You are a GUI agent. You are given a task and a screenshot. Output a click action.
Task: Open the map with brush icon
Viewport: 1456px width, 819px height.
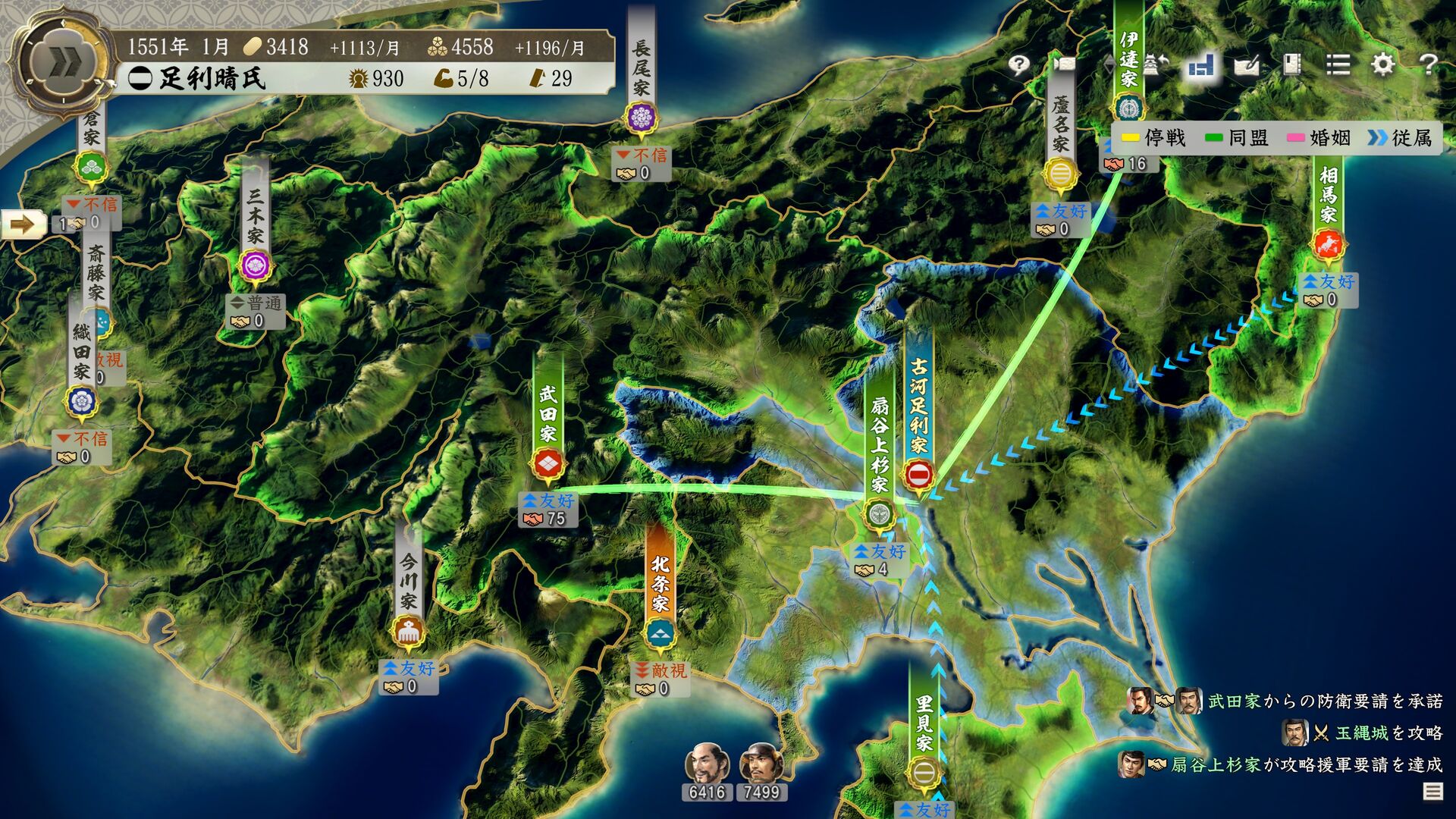(1247, 65)
